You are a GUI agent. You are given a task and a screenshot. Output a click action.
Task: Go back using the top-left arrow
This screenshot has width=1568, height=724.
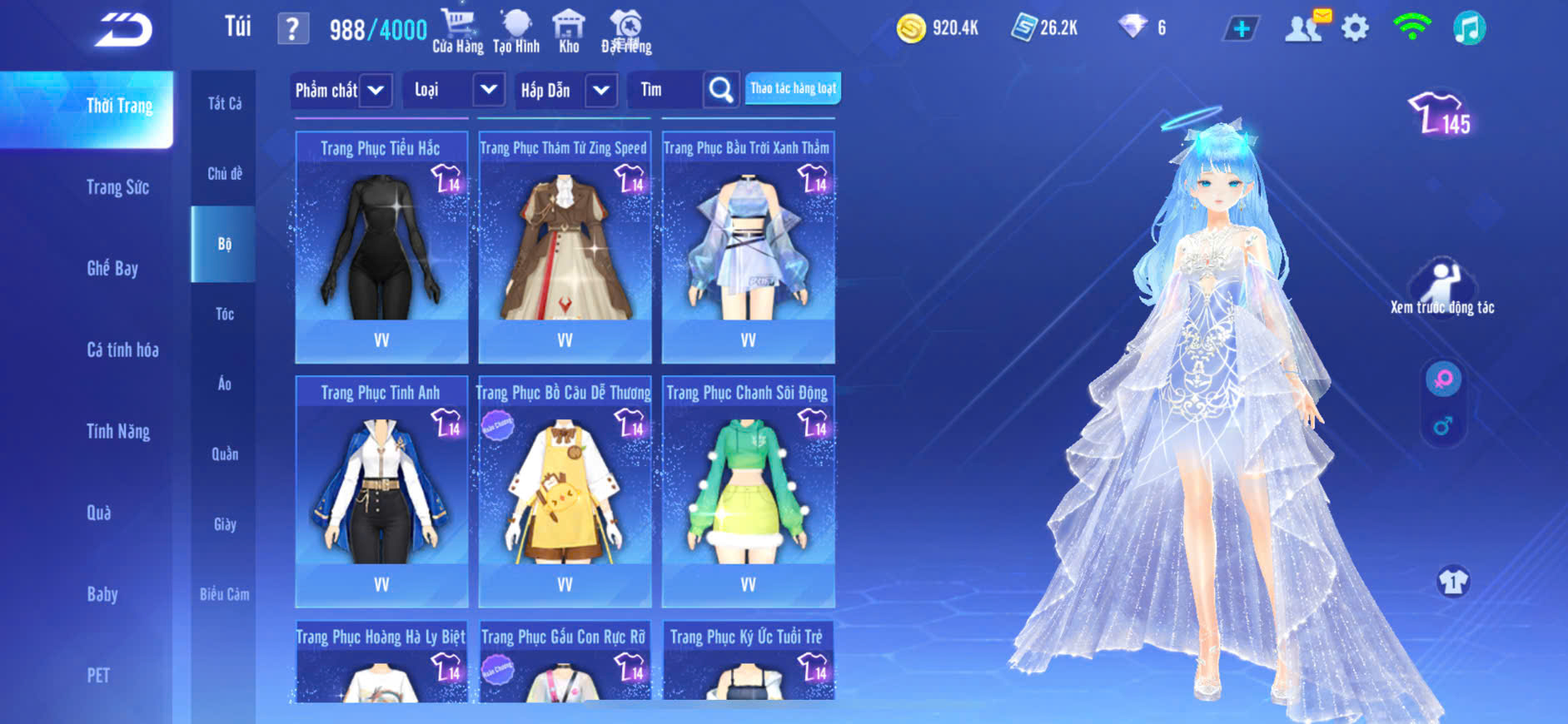tap(123, 30)
